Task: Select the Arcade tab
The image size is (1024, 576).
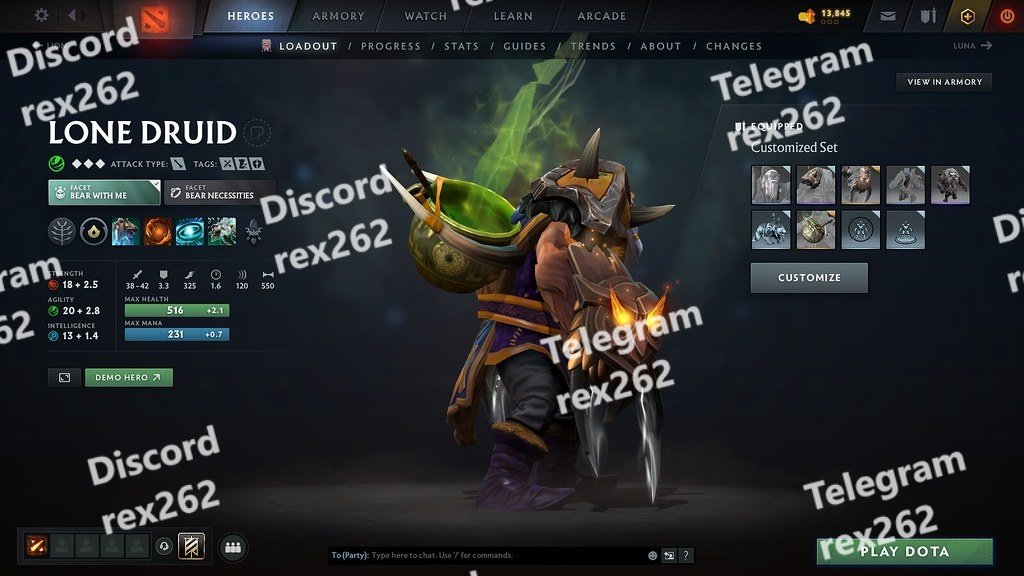Action: coord(602,16)
